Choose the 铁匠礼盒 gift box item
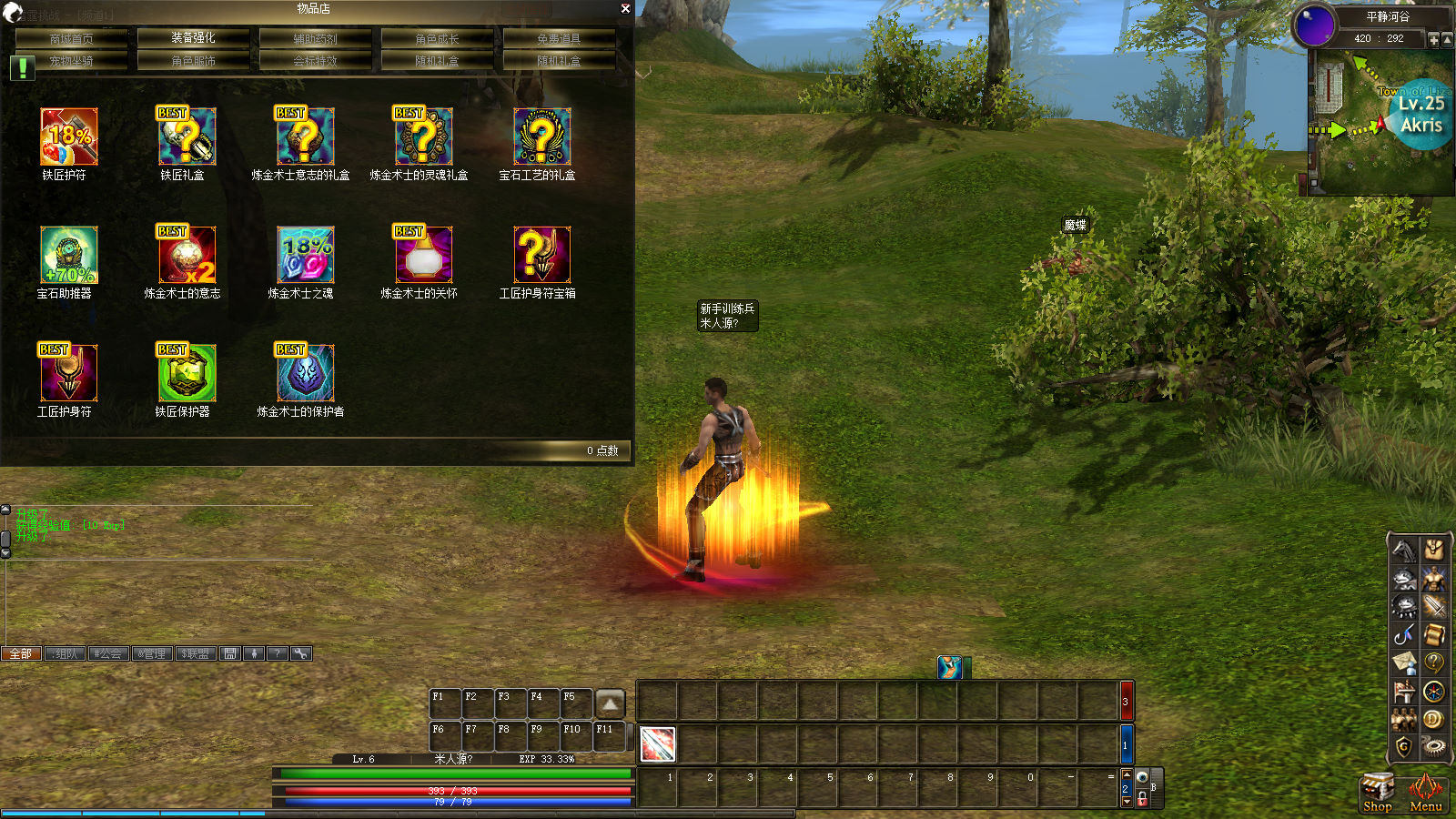Screen dimensions: 1456x819 187,136
